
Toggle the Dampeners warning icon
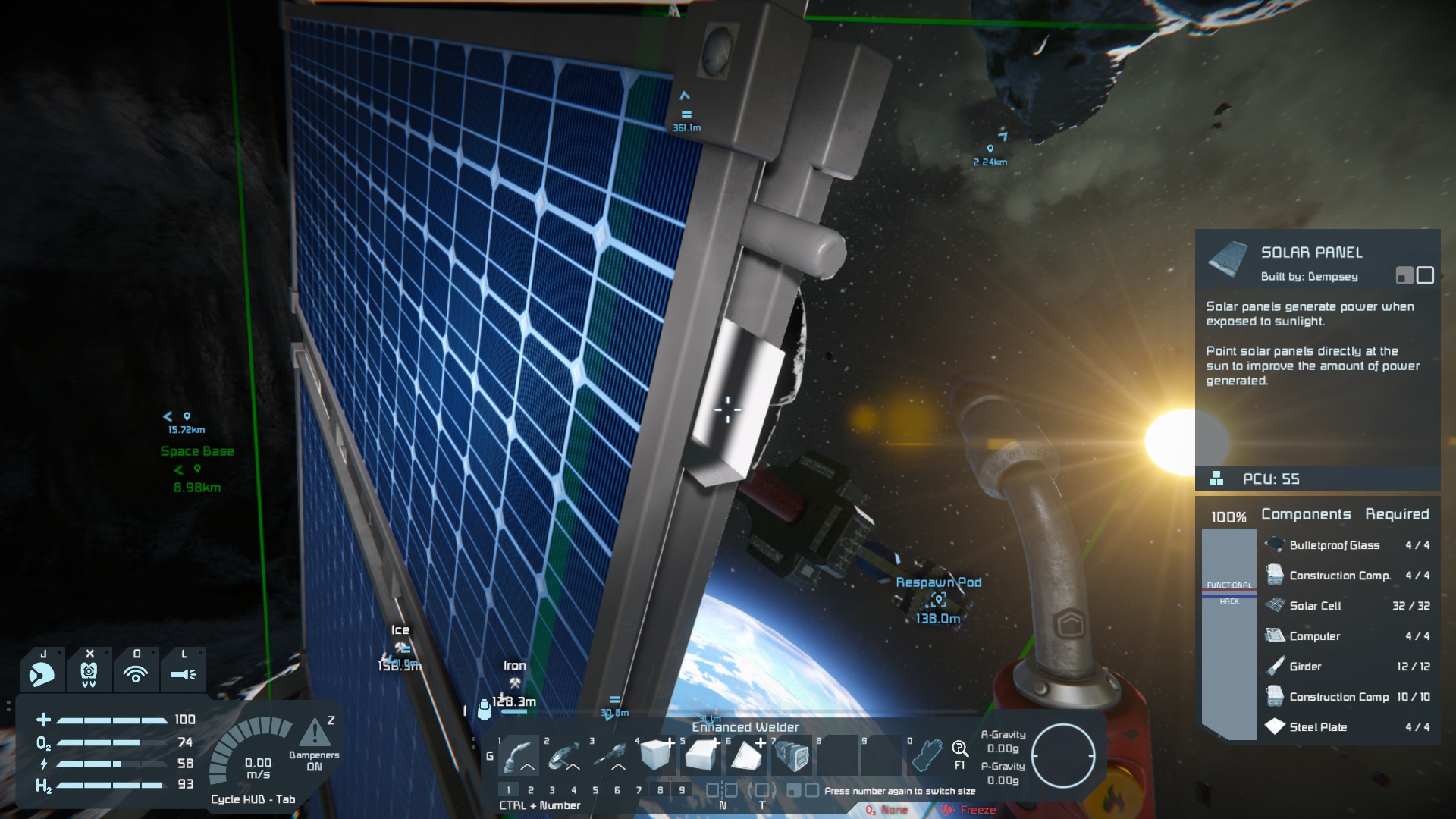pyautogui.click(x=314, y=734)
